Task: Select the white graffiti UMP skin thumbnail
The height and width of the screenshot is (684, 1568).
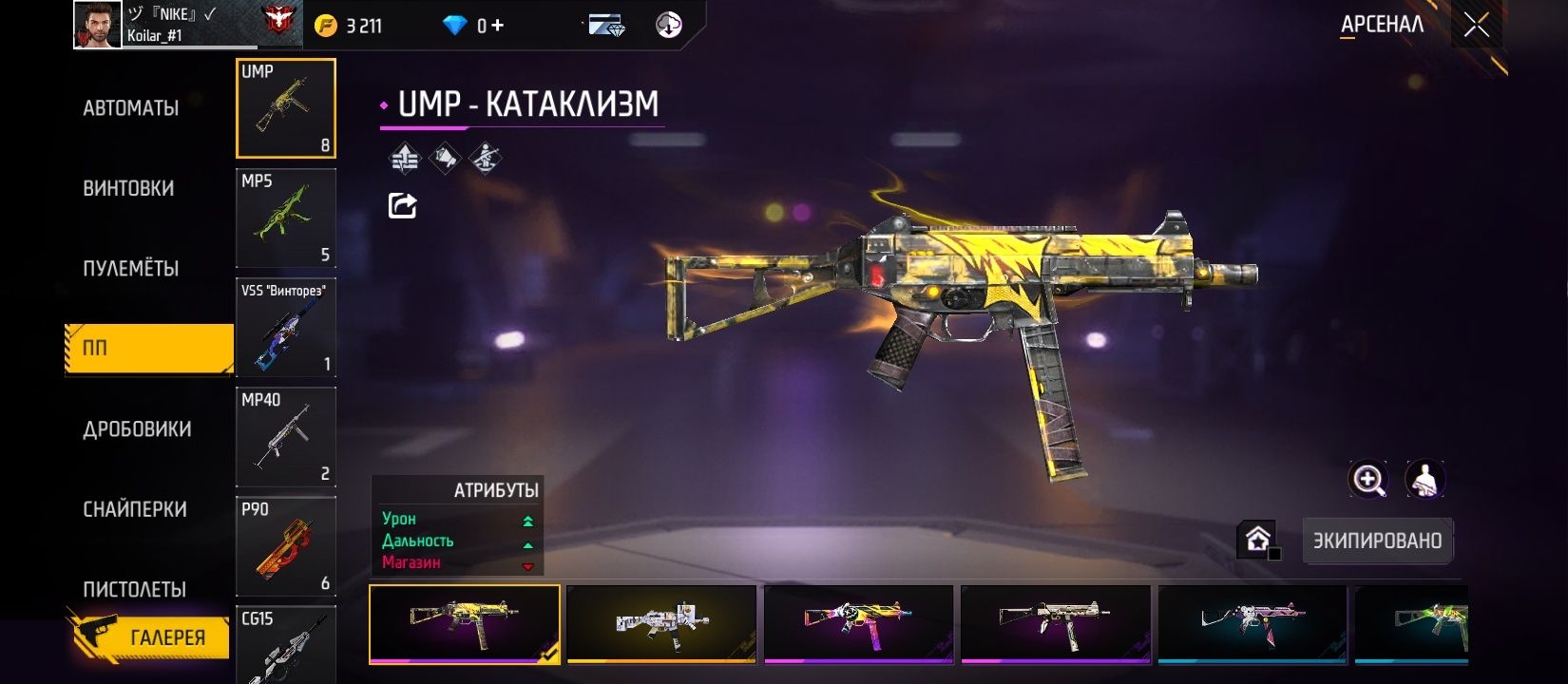Action: [661, 623]
